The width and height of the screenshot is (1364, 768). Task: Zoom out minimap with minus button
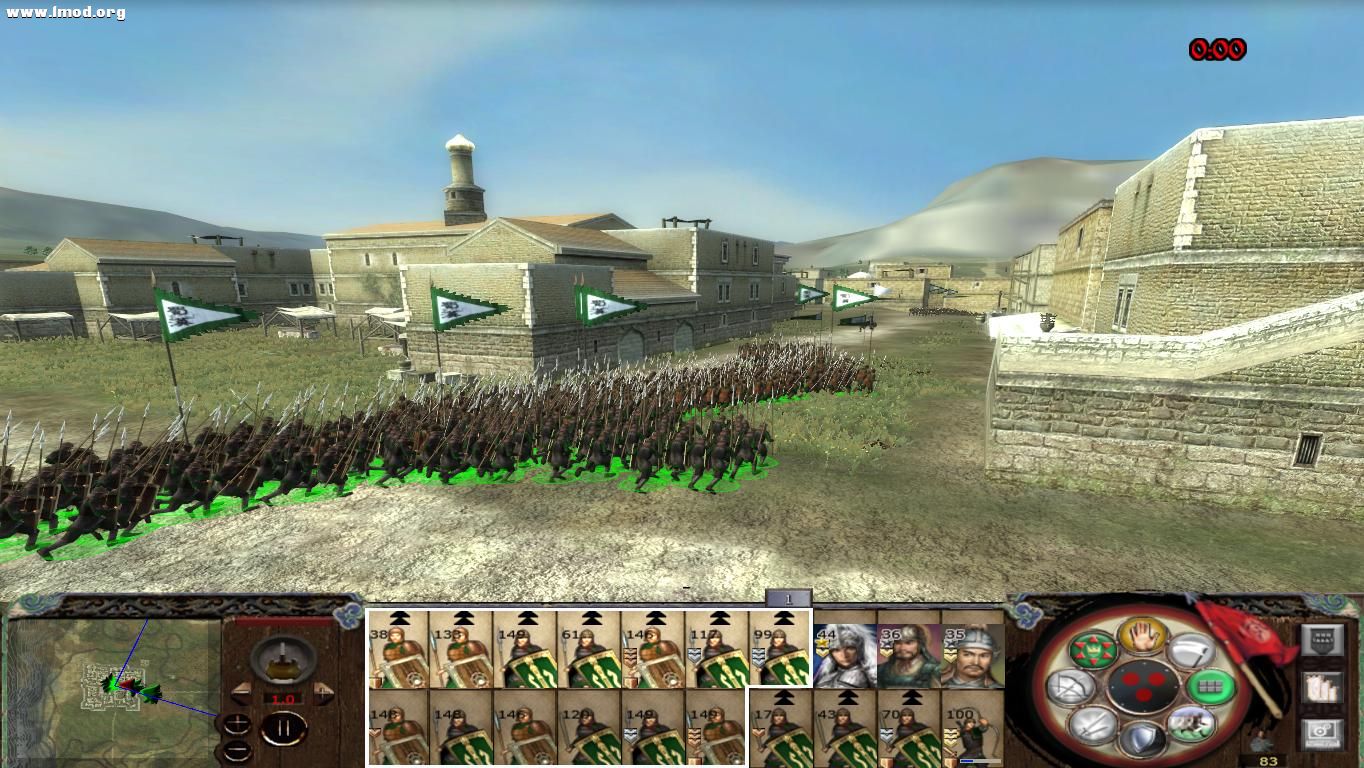[238, 751]
